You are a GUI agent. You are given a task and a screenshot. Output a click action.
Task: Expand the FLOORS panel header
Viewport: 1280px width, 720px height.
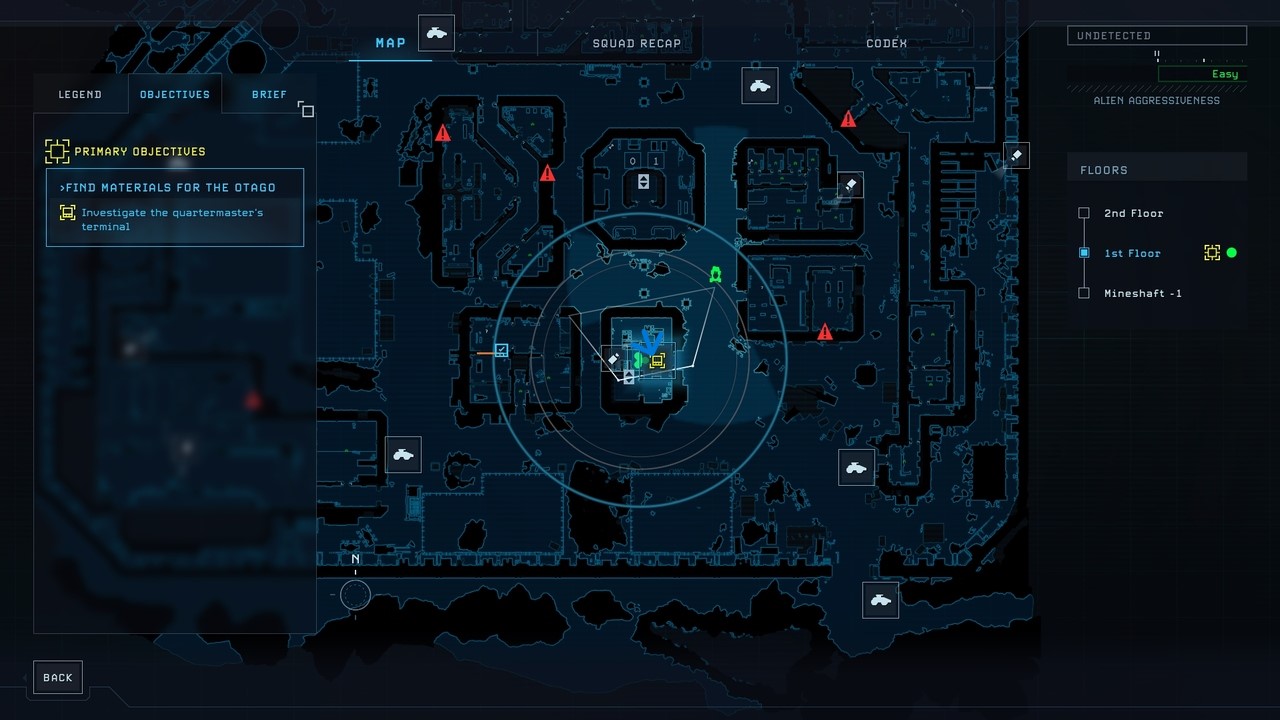(1104, 170)
